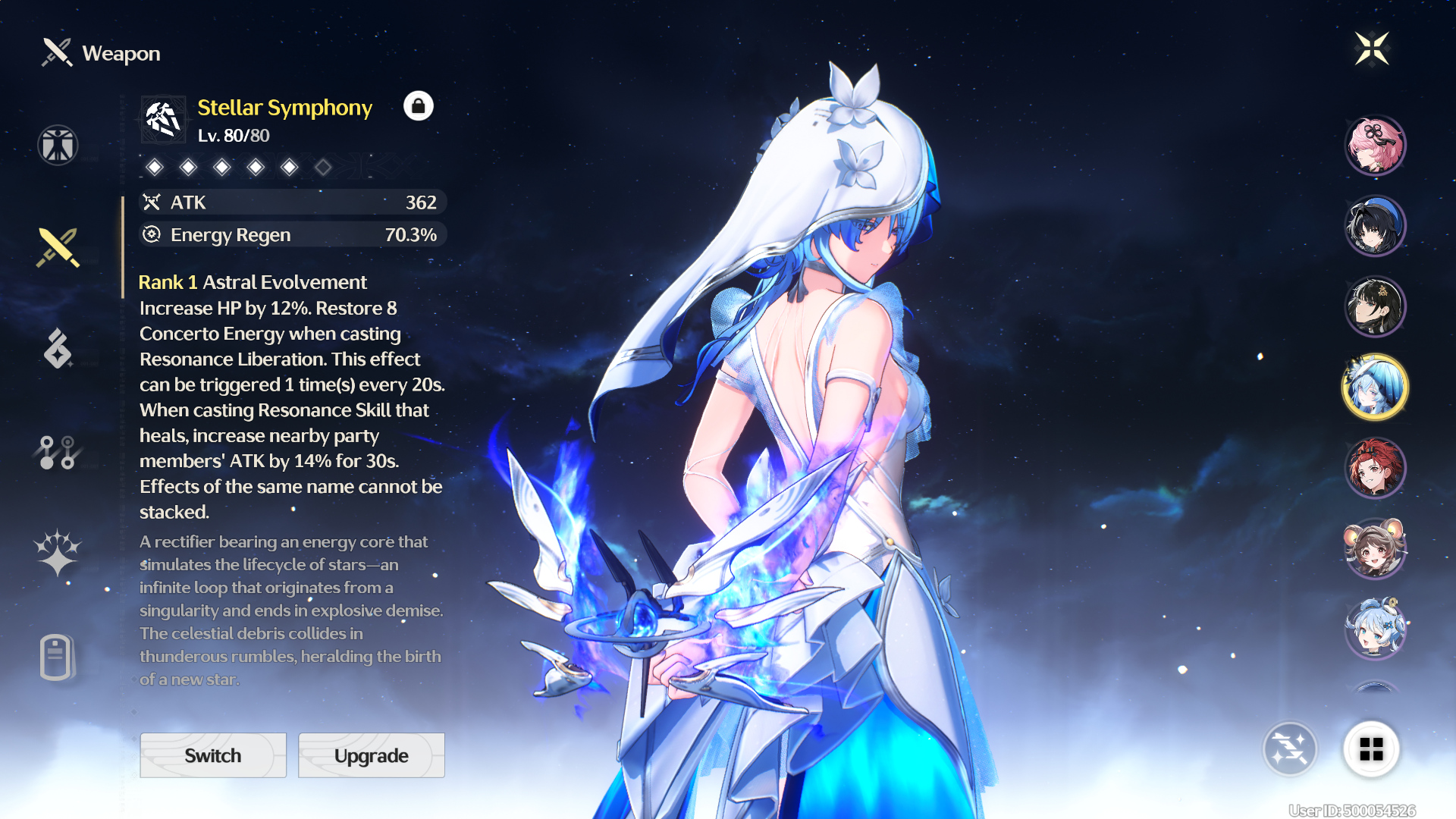Select the Stellar Symphony weapon icon
Screen dimensions: 1456x819
(x=163, y=119)
